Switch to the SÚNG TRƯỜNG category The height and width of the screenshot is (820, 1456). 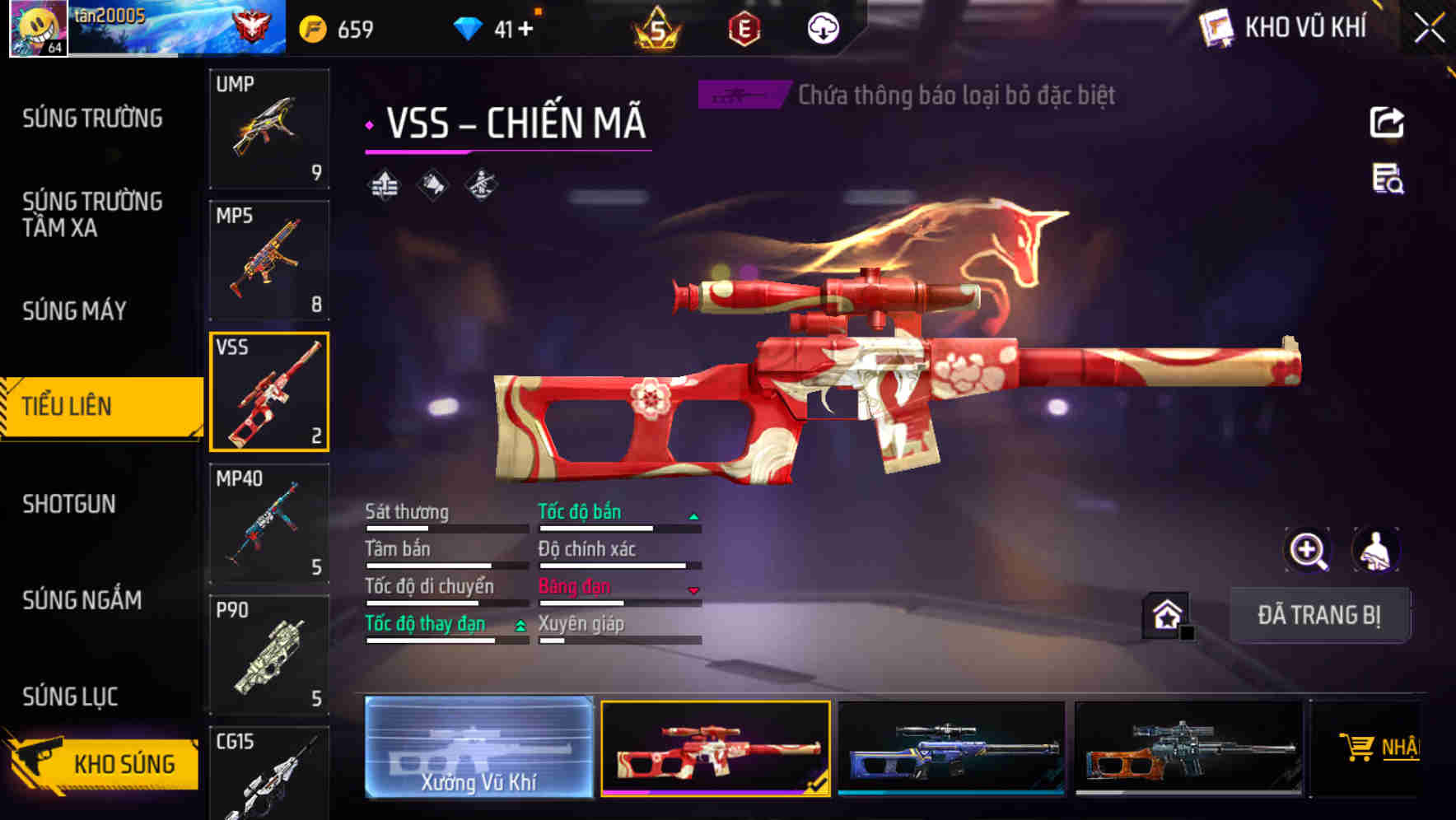point(92,119)
